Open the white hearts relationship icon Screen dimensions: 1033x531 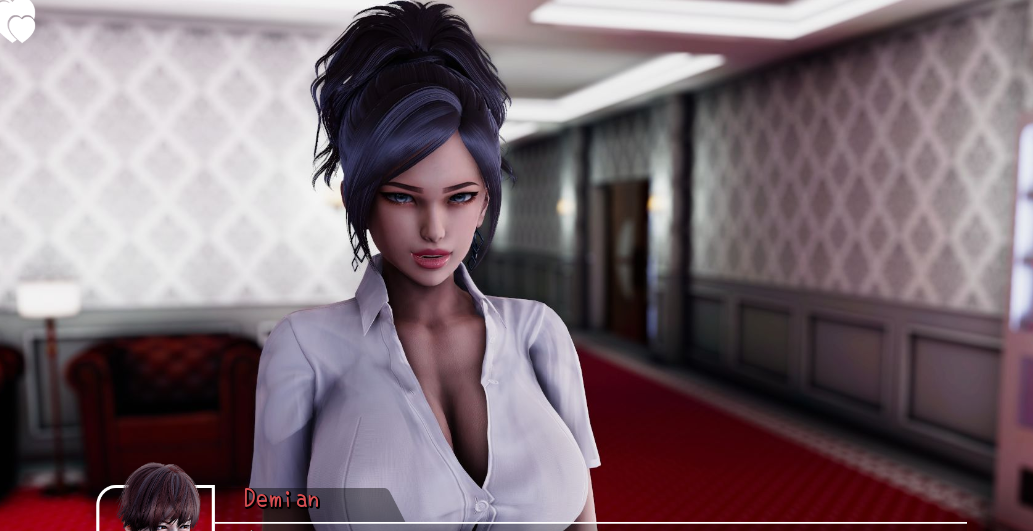[17, 22]
